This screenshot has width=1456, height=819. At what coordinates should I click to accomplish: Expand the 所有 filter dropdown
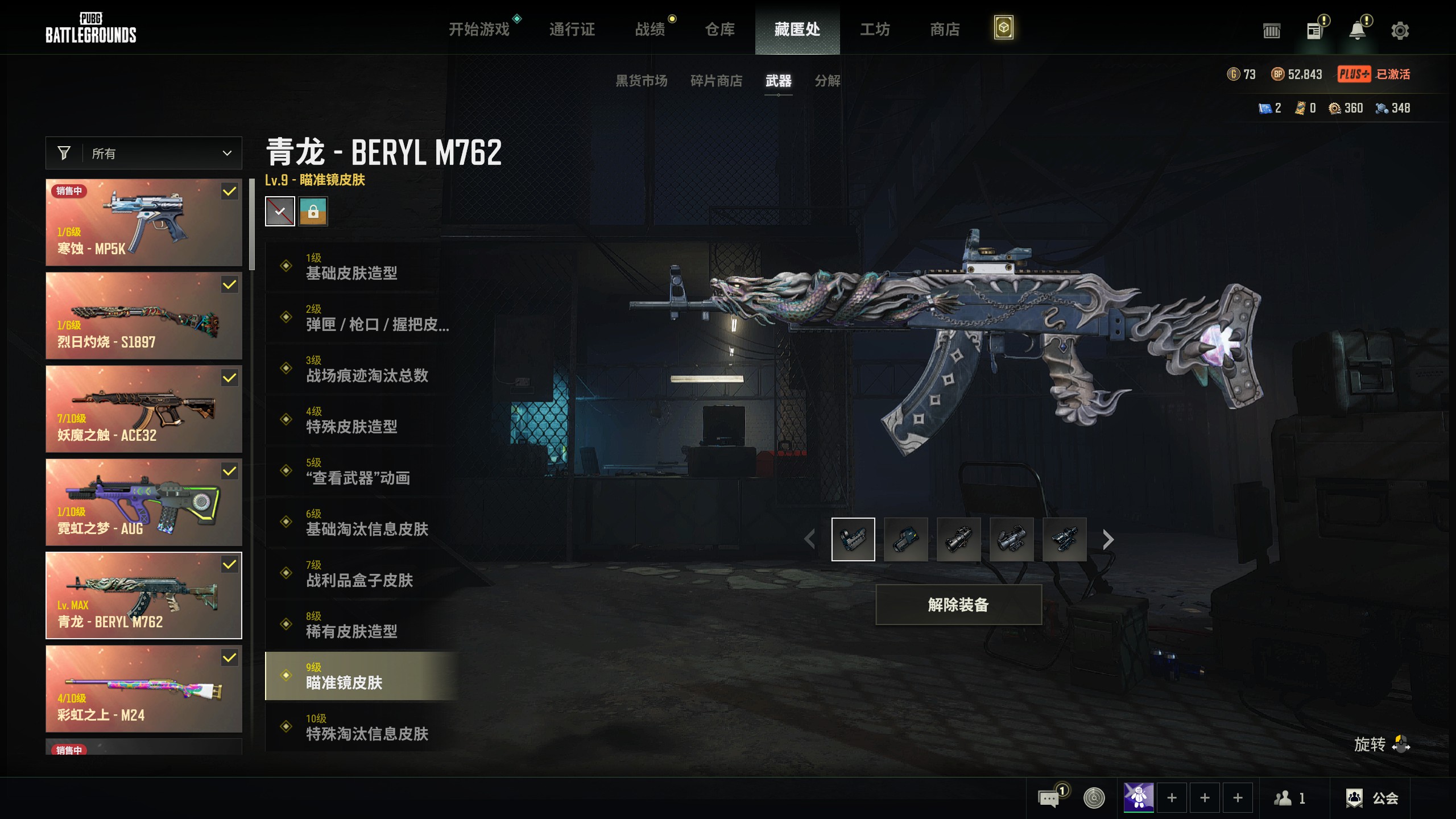144,153
